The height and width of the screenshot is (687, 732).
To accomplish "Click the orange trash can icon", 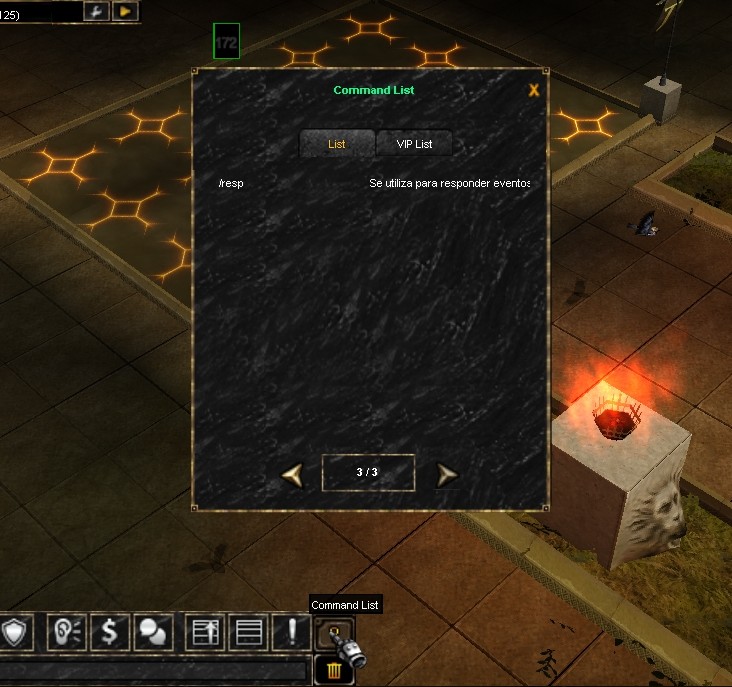I will pyautogui.click(x=332, y=670).
